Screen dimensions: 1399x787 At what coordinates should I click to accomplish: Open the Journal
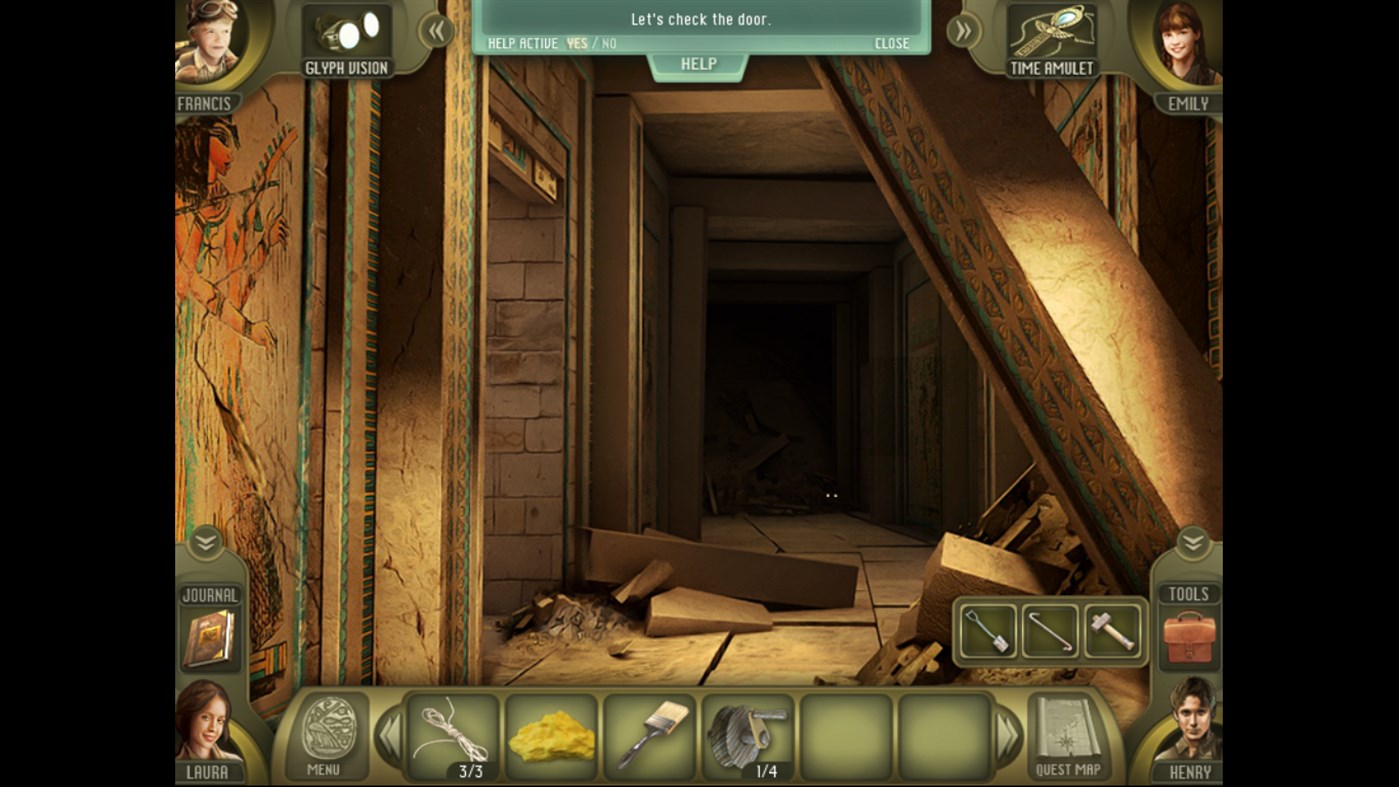(208, 637)
